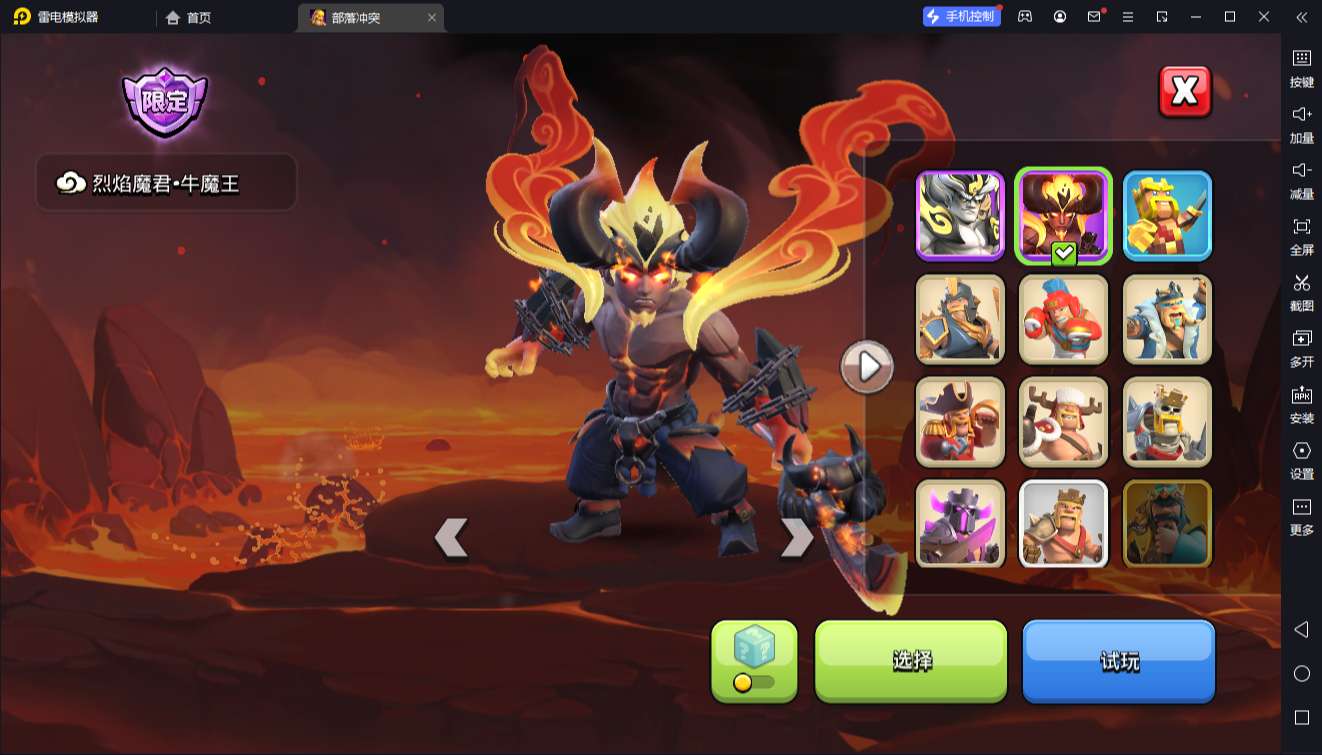Try out the skin with 试玩

[x=1118, y=660]
